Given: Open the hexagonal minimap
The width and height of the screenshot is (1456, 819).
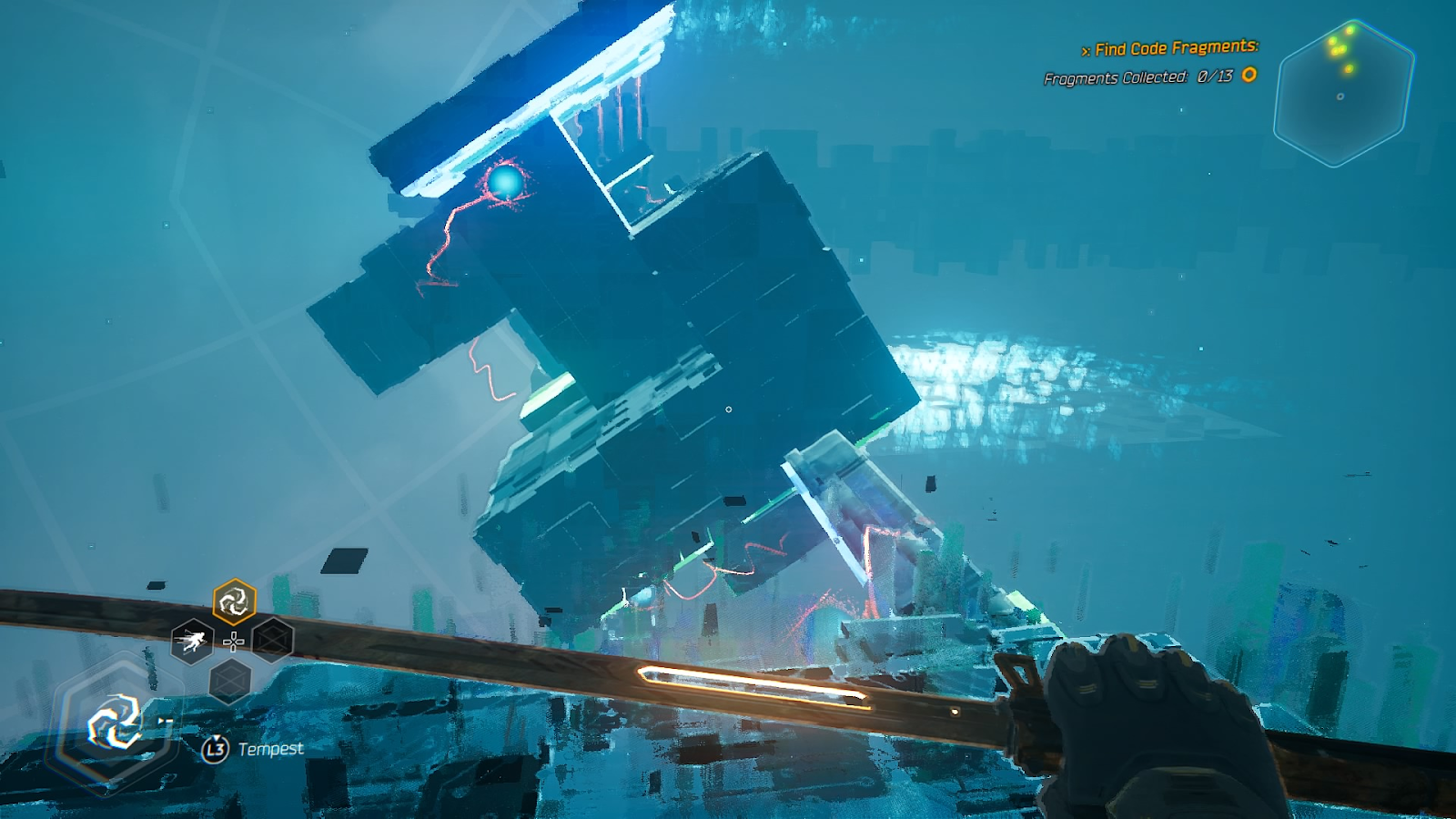Looking at the screenshot, I should (1343, 94).
